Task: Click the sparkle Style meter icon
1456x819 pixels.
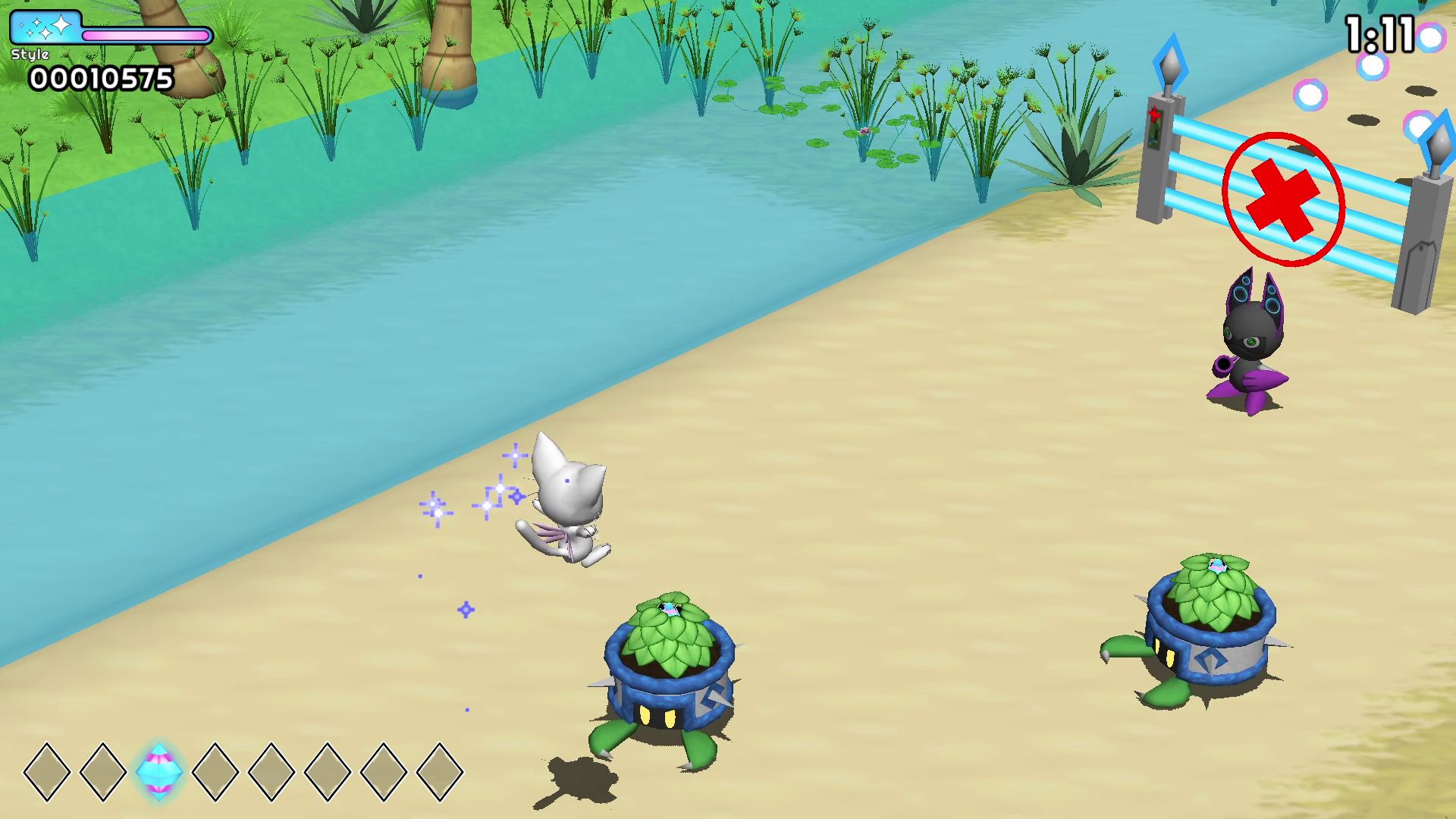Action: click(45, 28)
